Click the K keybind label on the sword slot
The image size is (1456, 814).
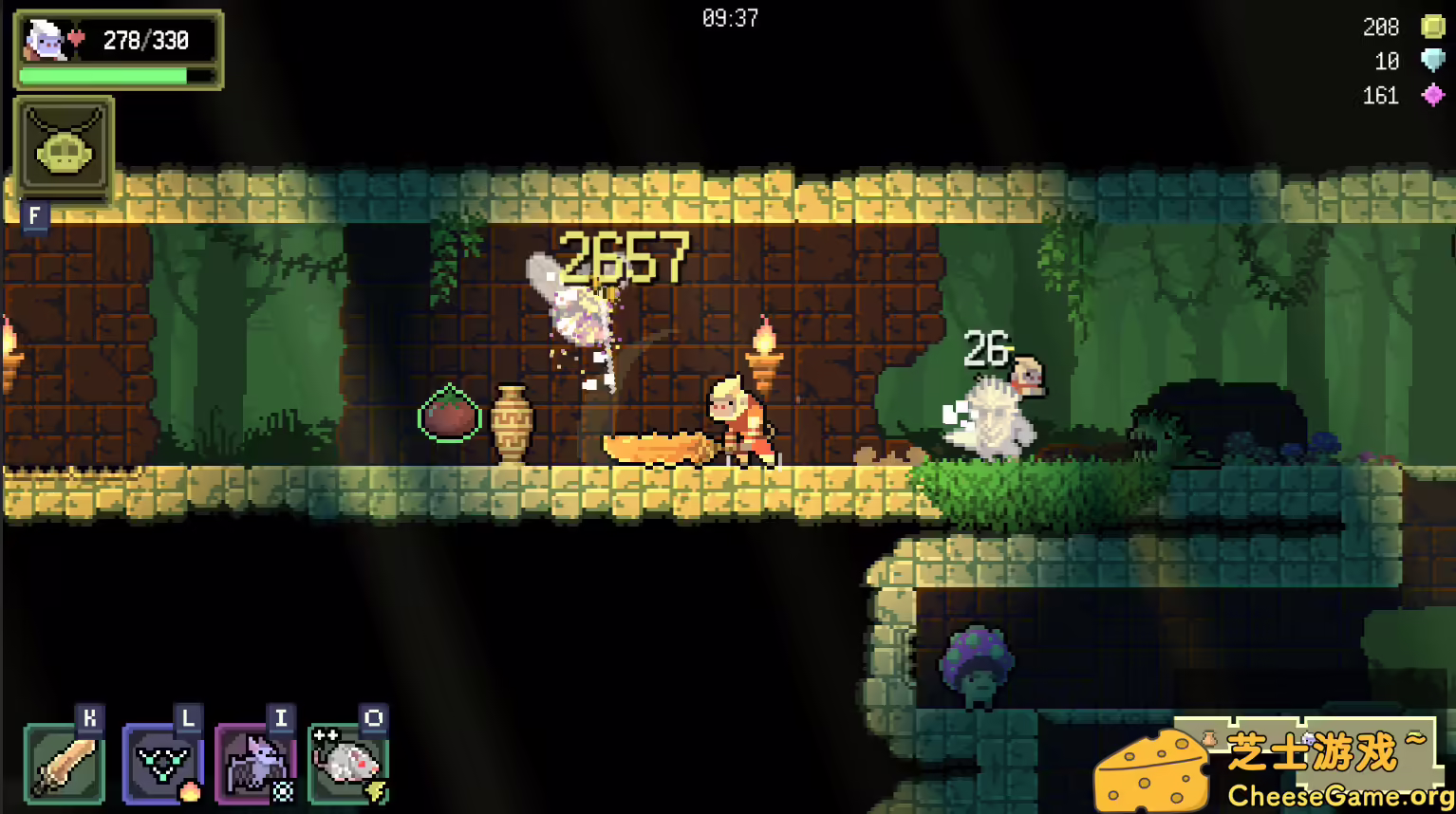(88, 718)
